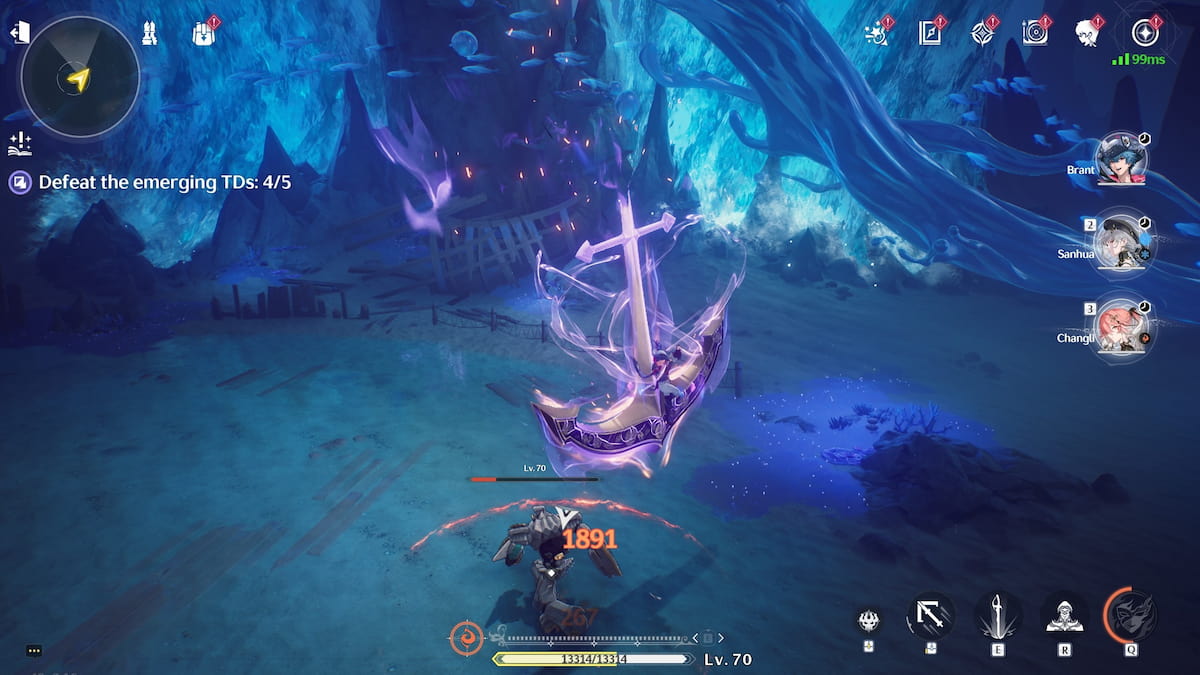Viewport: 1200px width, 675px height.
Task: Click the exit door icon
Action: coord(18,33)
